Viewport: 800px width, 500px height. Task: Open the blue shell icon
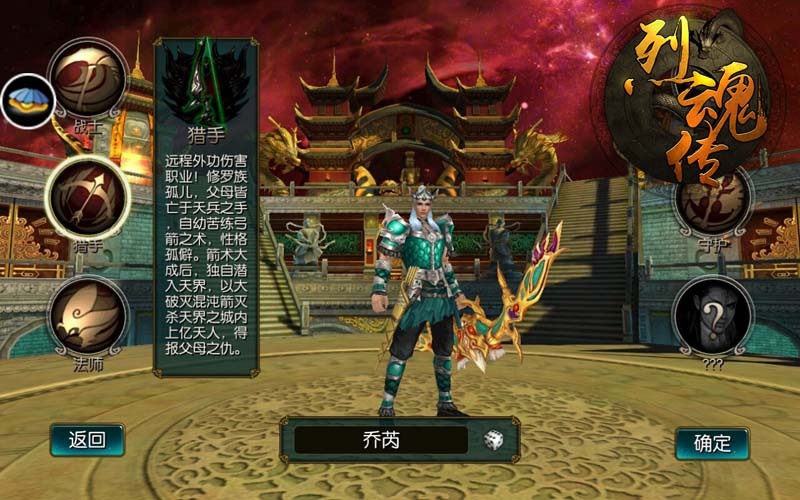[x=26, y=101]
